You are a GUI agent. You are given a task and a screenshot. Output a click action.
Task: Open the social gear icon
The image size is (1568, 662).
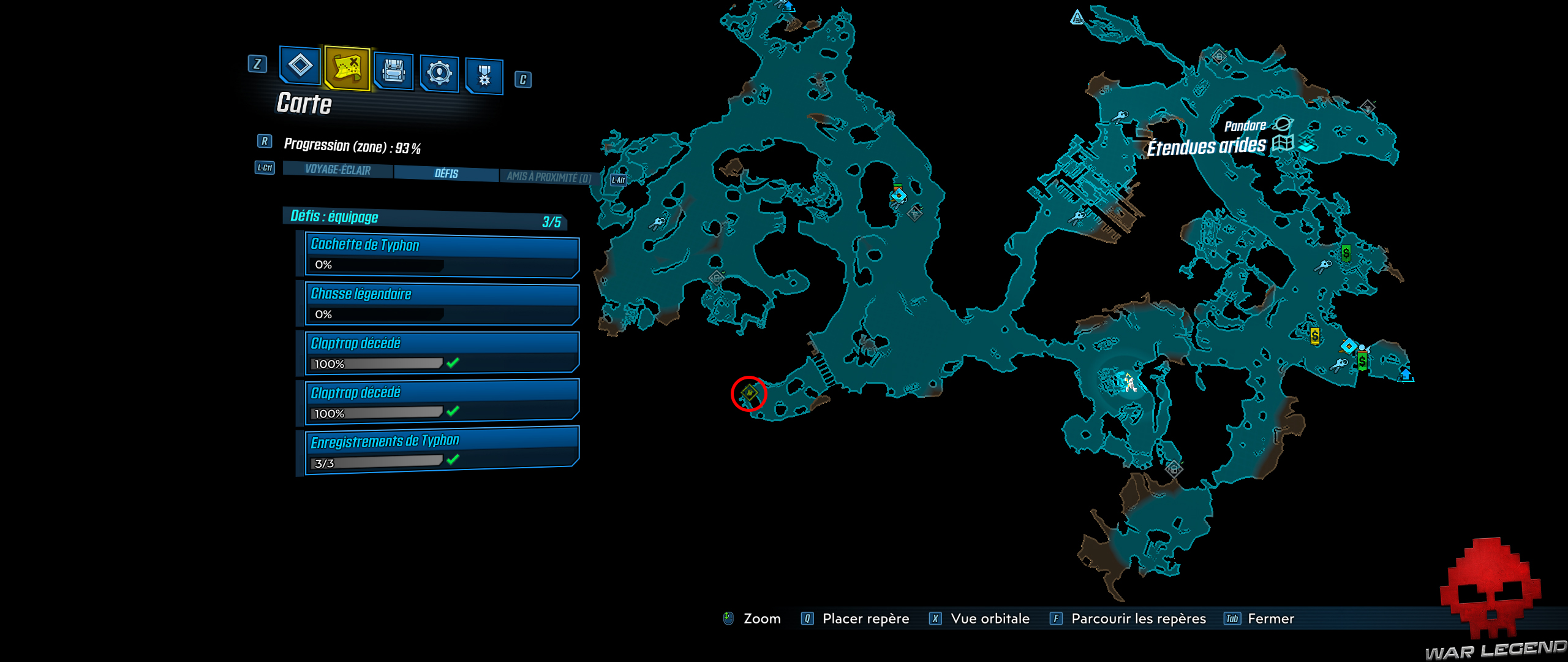click(x=440, y=72)
